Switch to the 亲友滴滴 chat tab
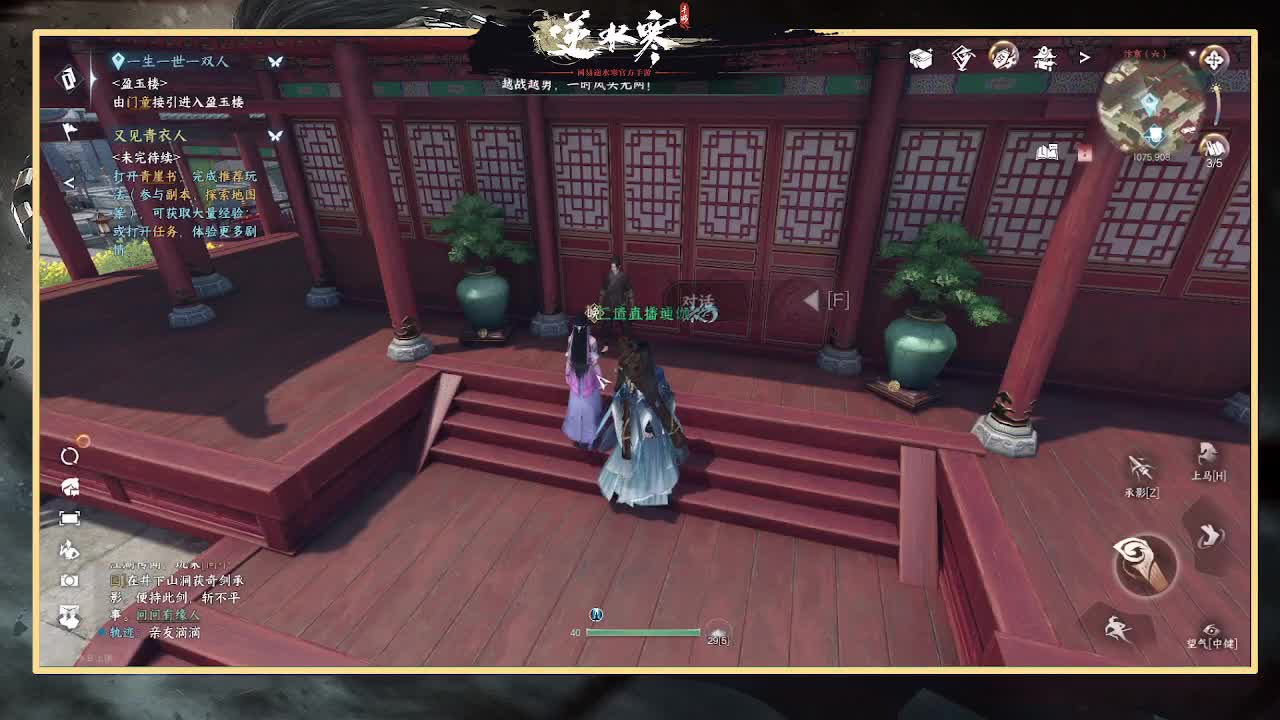The width and height of the screenshot is (1280, 720). [x=176, y=632]
